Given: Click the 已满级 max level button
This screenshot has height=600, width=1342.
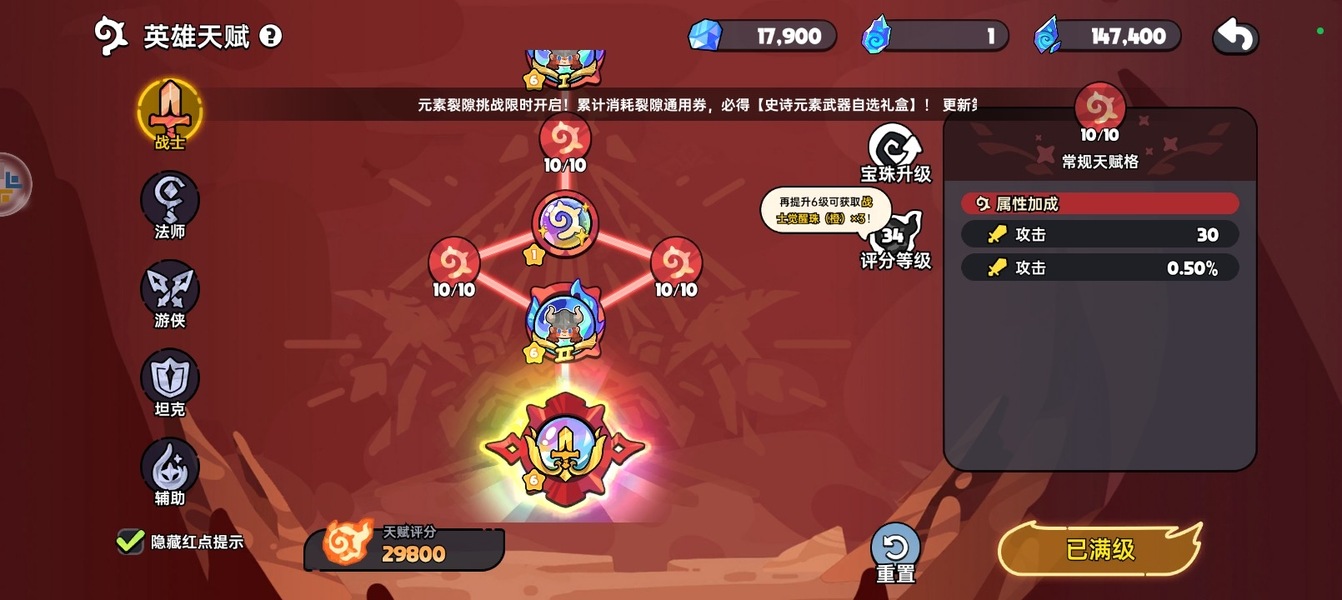Looking at the screenshot, I should click(x=1100, y=549).
